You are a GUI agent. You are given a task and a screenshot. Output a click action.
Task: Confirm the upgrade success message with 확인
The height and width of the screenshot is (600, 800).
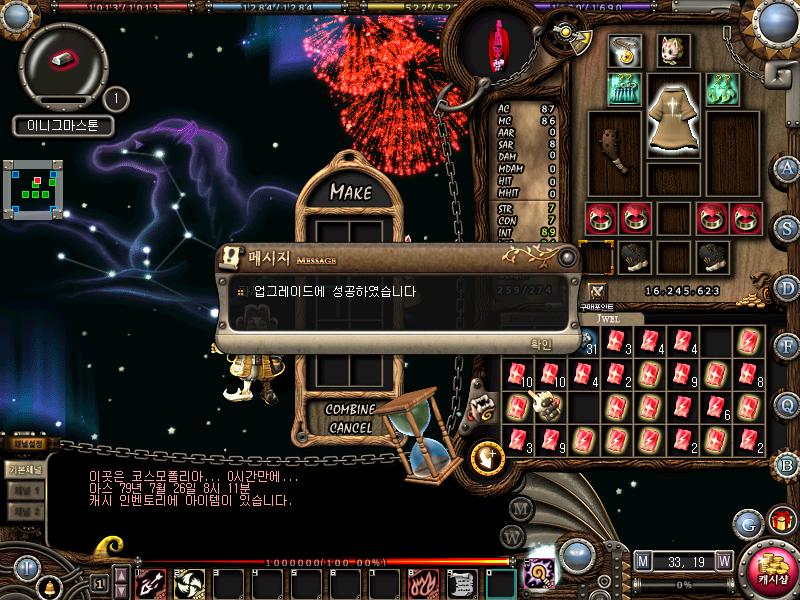tap(540, 343)
